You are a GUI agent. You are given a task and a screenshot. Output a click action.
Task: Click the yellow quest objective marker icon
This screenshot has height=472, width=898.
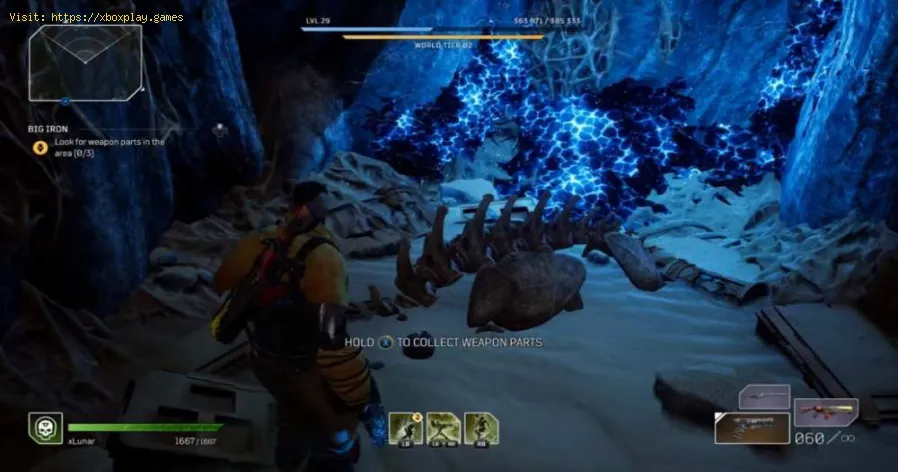pos(40,147)
